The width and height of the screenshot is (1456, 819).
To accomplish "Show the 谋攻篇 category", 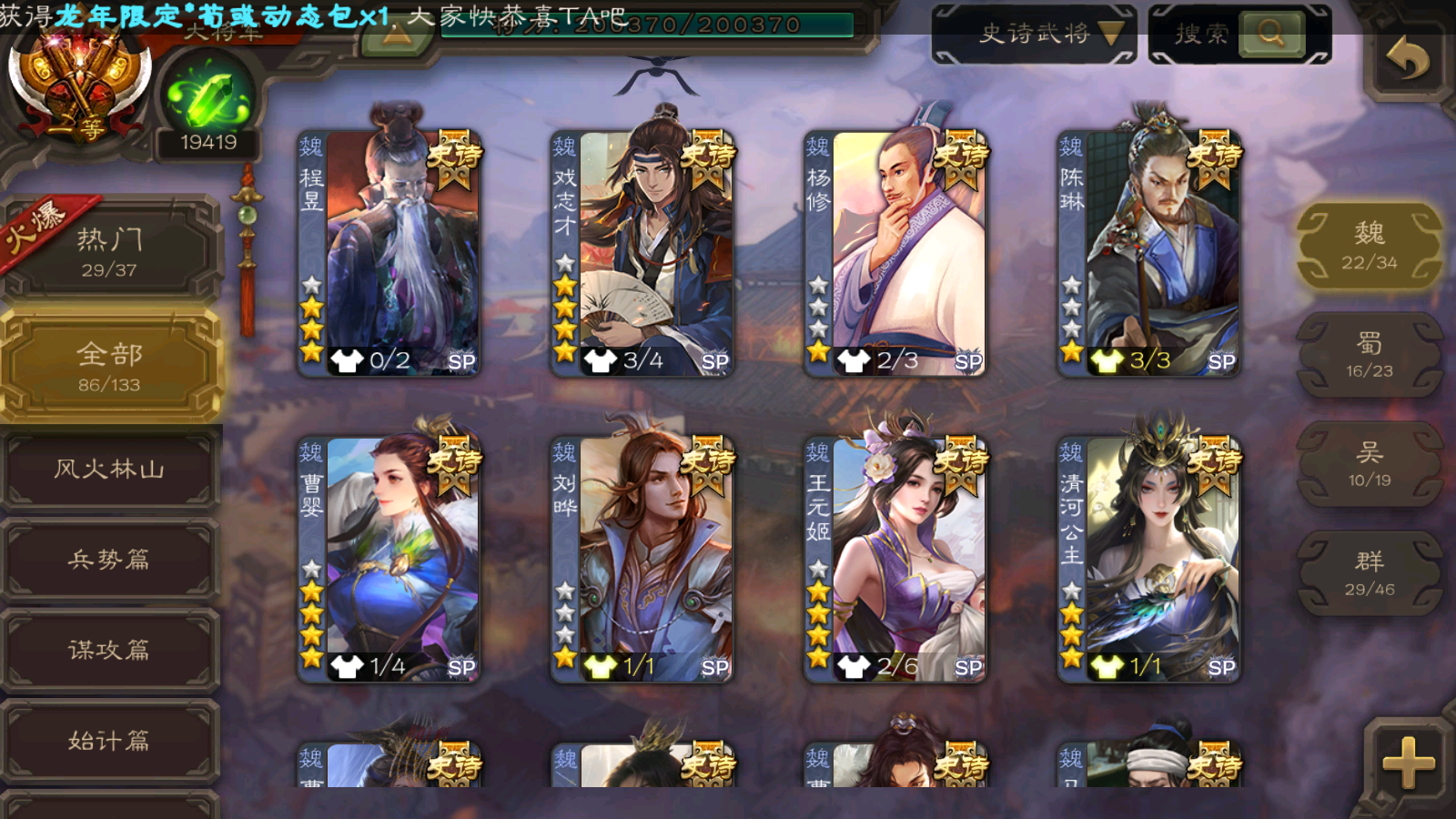I will (109, 650).
